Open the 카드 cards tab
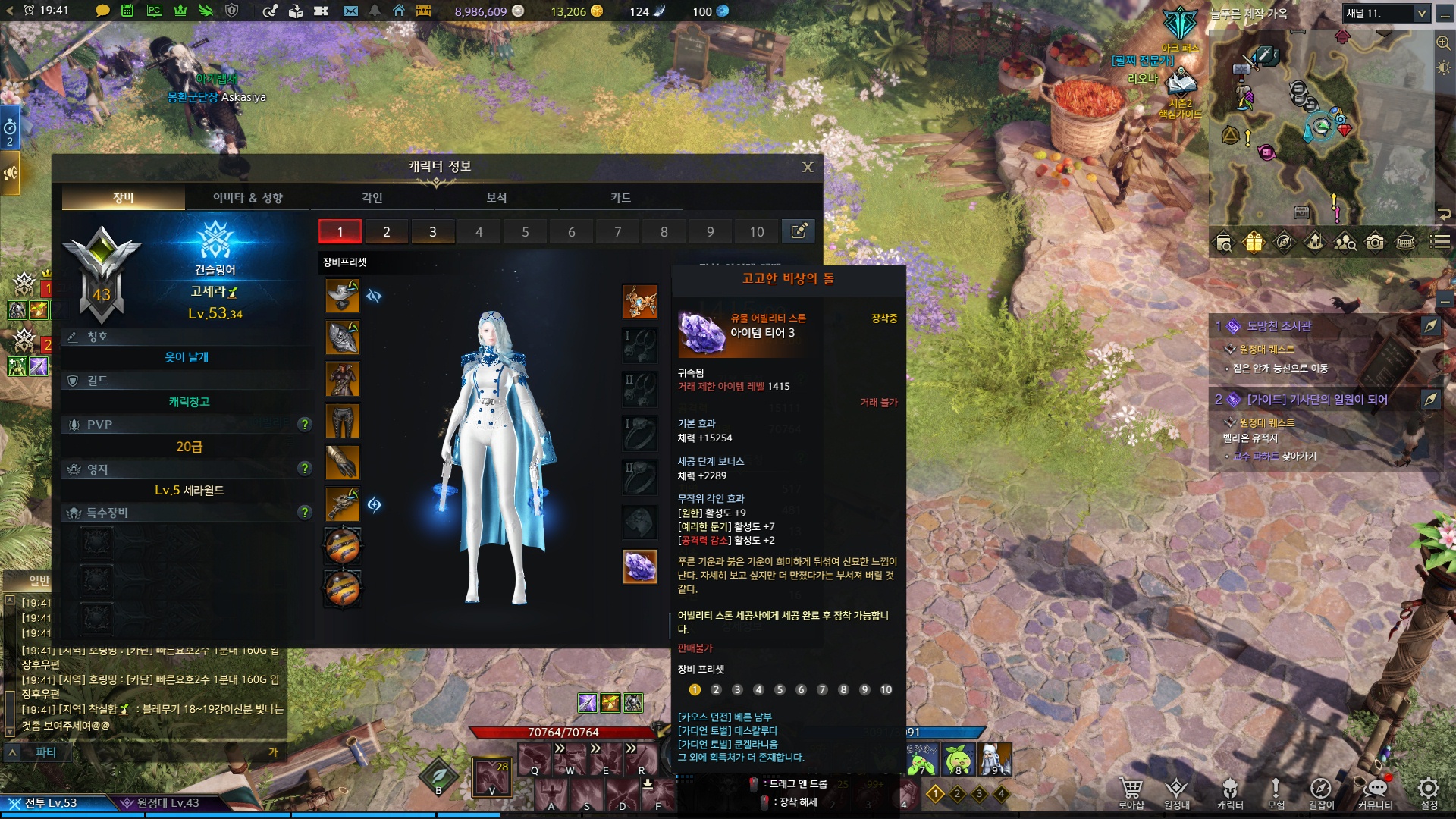Screen dimensions: 1456x819 click(x=620, y=198)
